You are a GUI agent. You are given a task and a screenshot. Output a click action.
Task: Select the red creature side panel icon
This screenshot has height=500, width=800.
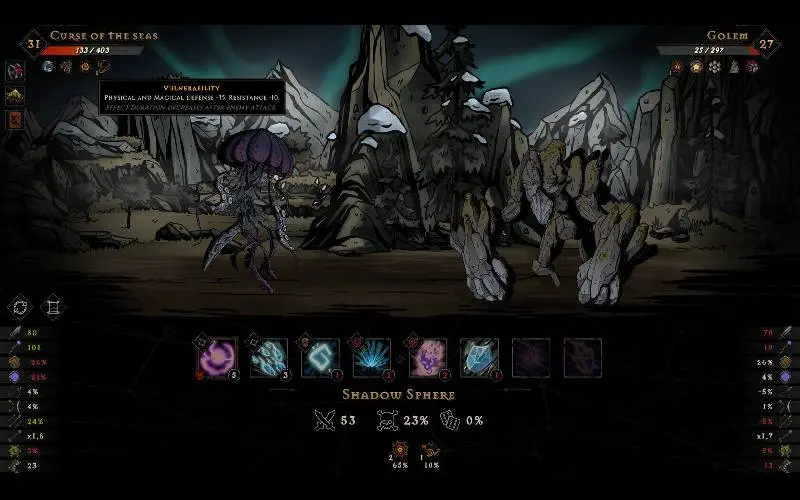click(16, 72)
